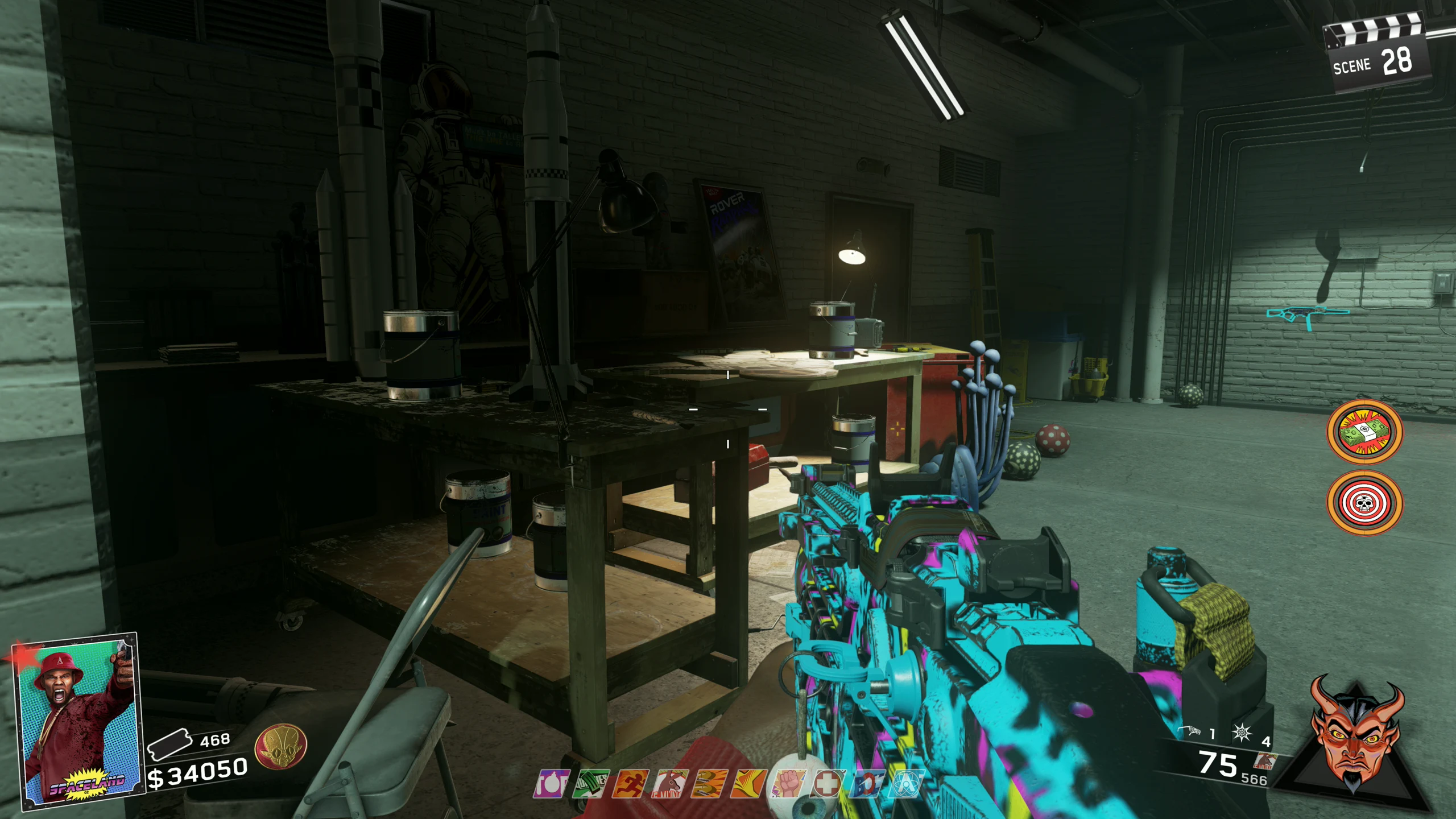Select the shutter glasses equipment icon

click(x=1191, y=731)
